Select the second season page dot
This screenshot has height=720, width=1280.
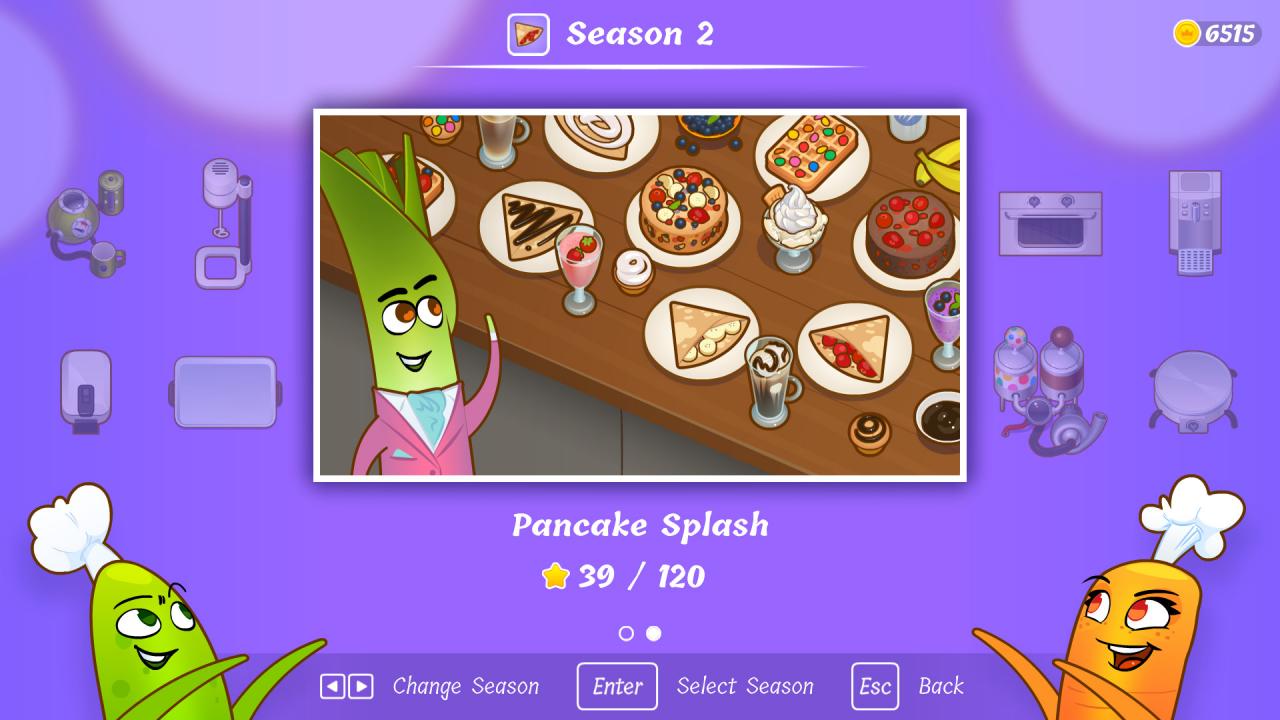[x=652, y=633]
